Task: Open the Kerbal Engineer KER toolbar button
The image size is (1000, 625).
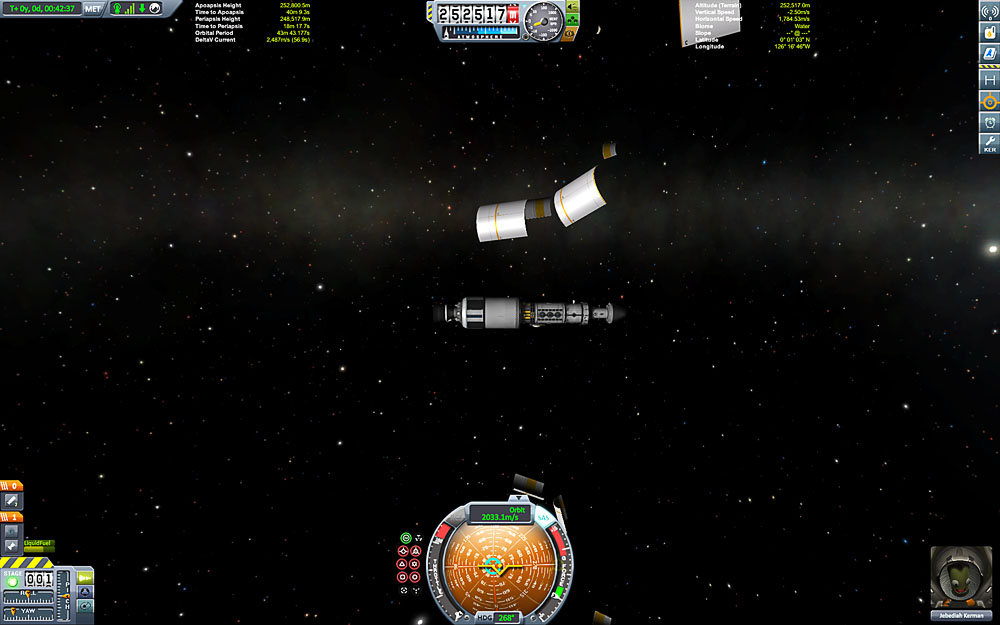Action: click(989, 144)
